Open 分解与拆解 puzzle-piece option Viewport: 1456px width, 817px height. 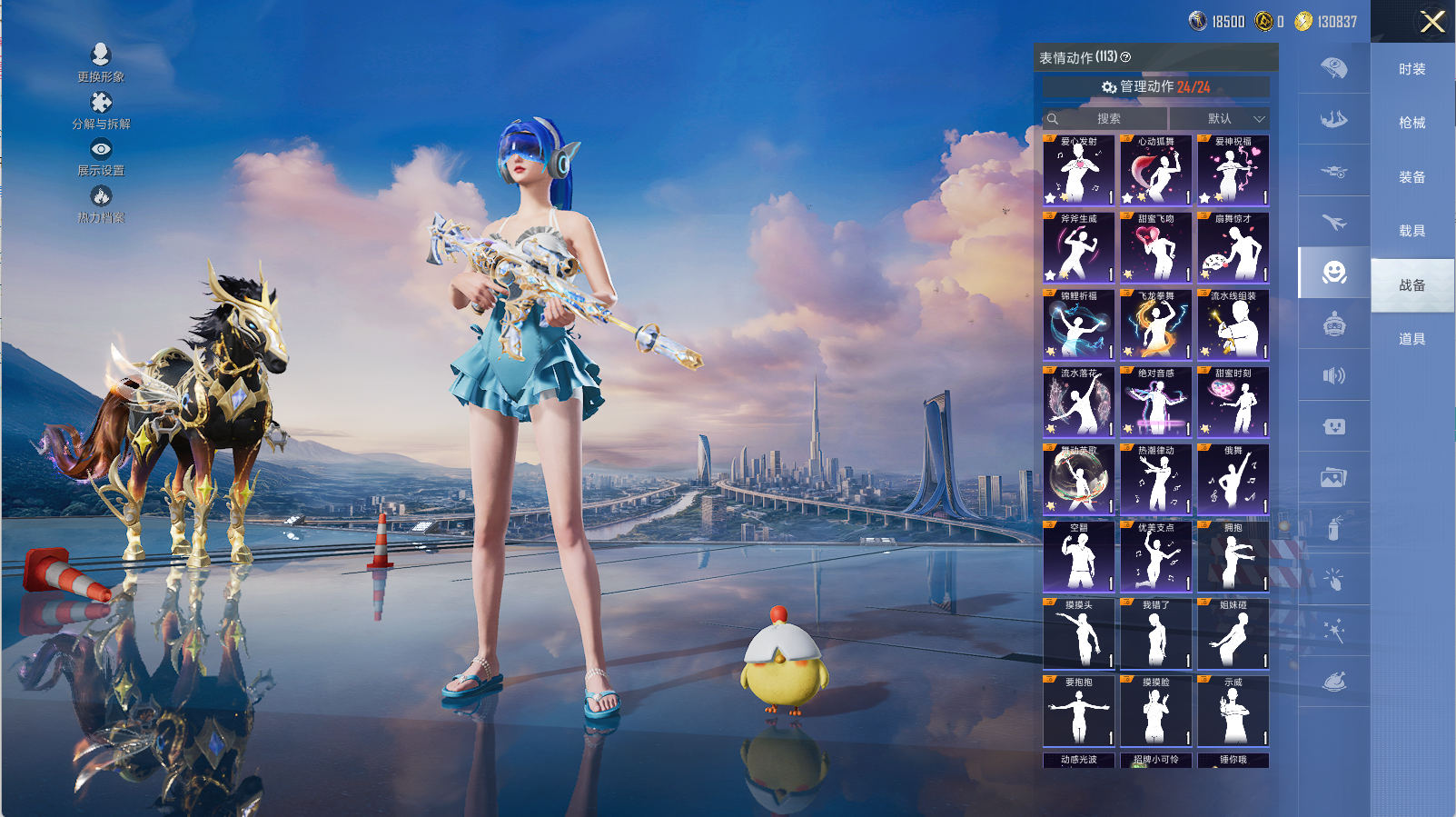click(101, 110)
